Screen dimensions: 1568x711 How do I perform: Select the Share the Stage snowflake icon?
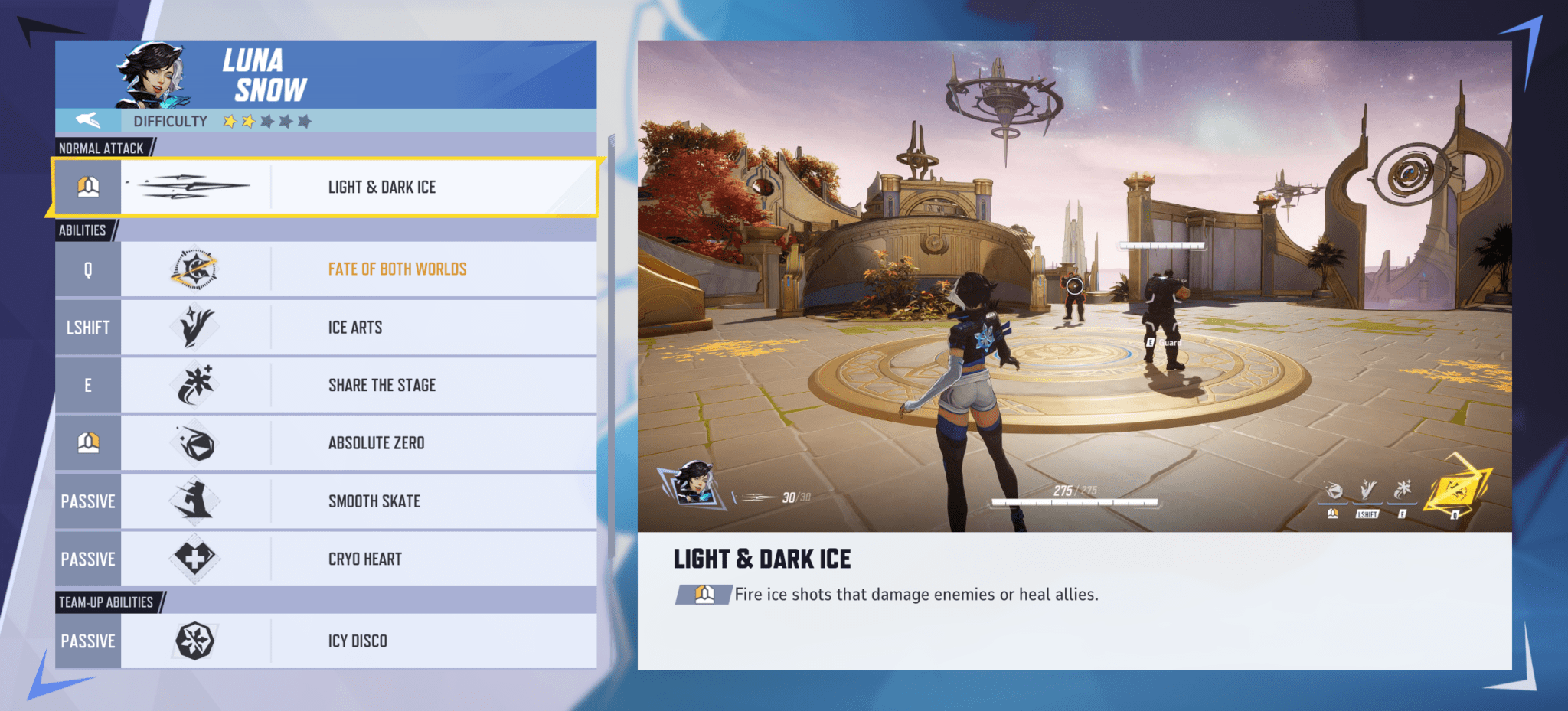click(x=195, y=385)
